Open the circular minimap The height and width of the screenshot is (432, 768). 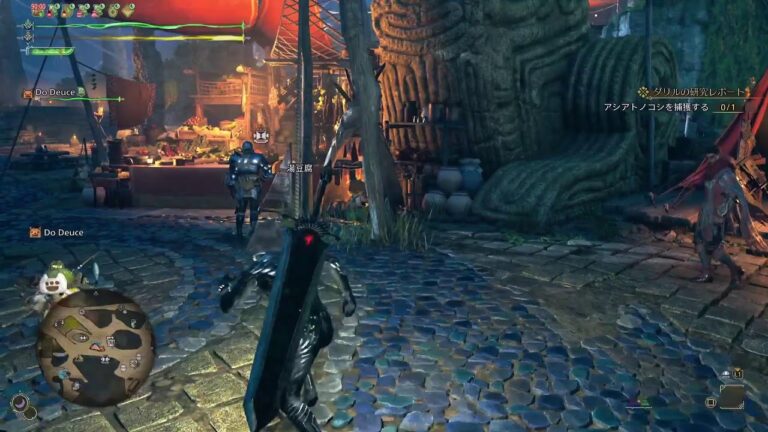pos(95,346)
